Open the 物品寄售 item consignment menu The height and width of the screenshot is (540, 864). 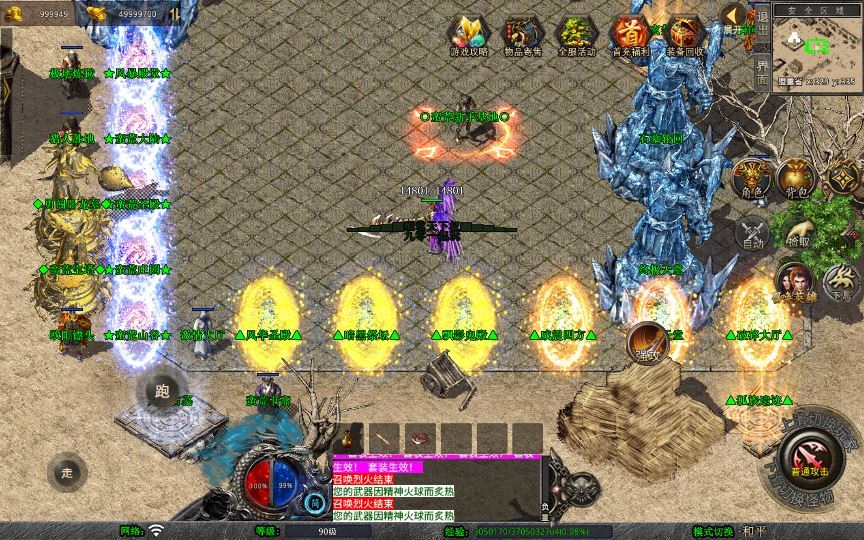coord(521,35)
